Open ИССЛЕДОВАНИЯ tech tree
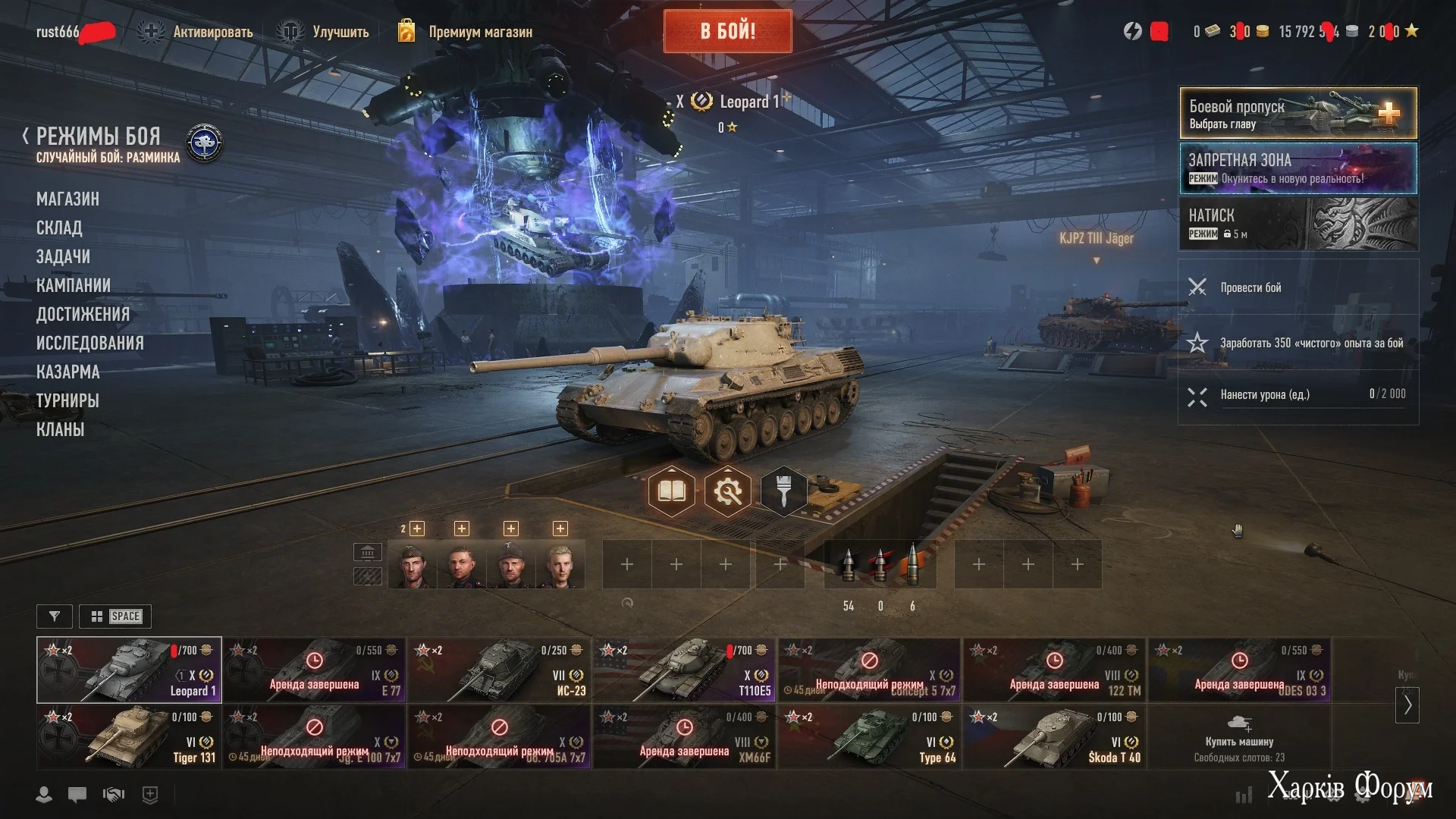 (x=89, y=343)
